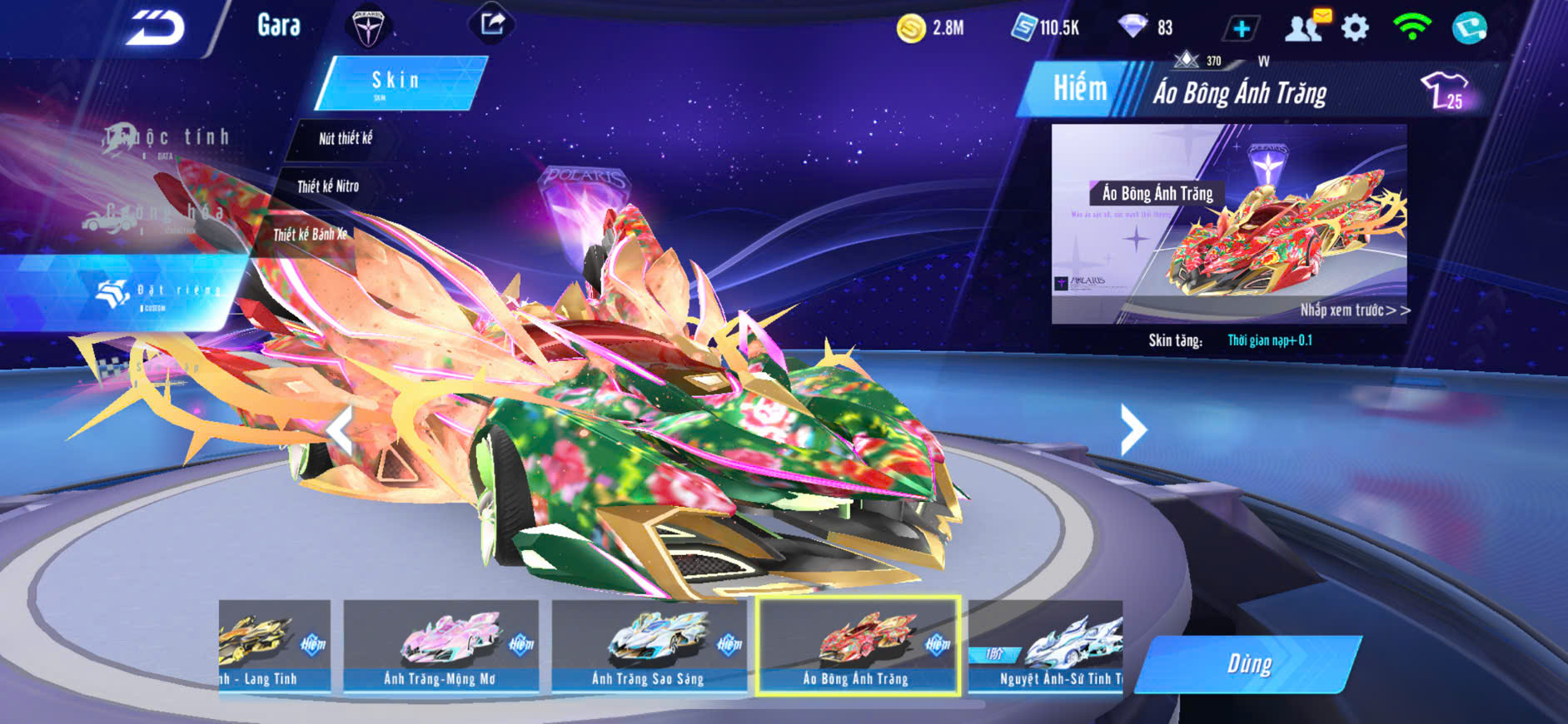Image resolution: width=1568 pixels, height=724 pixels.
Task: Select the Ánh Trăng Sao Sáng skin
Action: tap(648, 647)
